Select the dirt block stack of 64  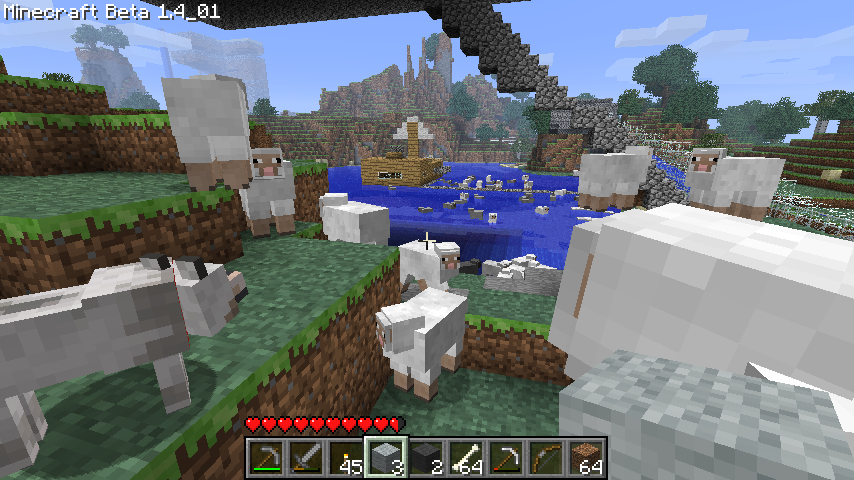[586, 458]
